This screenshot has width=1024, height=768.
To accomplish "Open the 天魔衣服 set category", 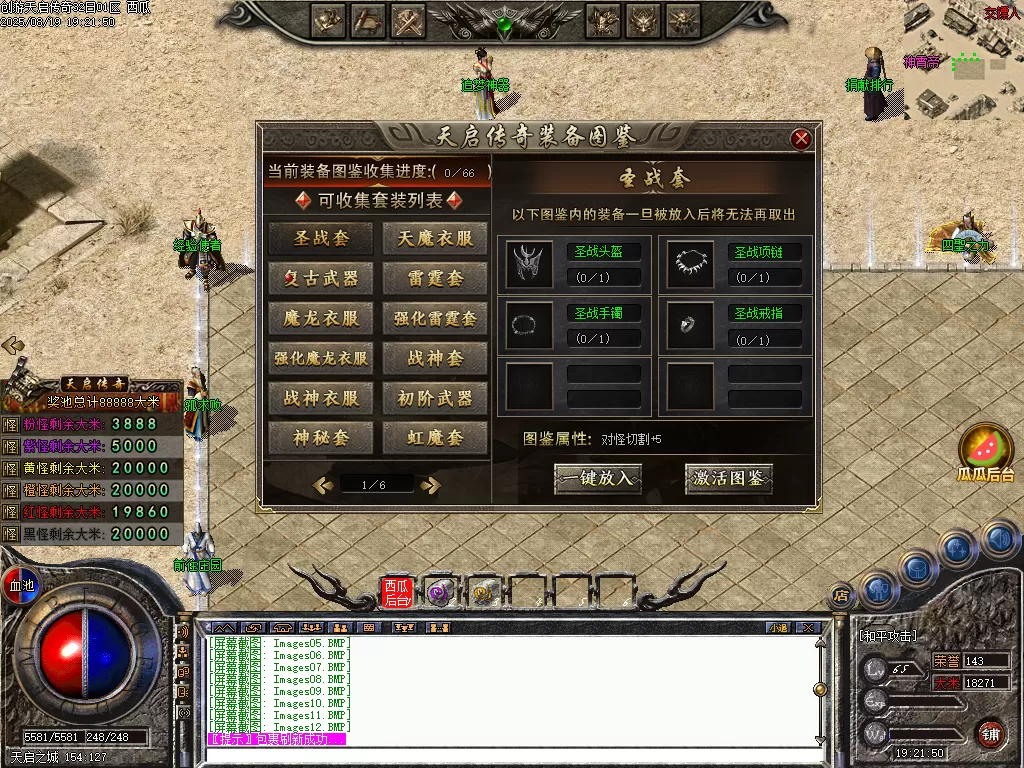I will click(435, 238).
